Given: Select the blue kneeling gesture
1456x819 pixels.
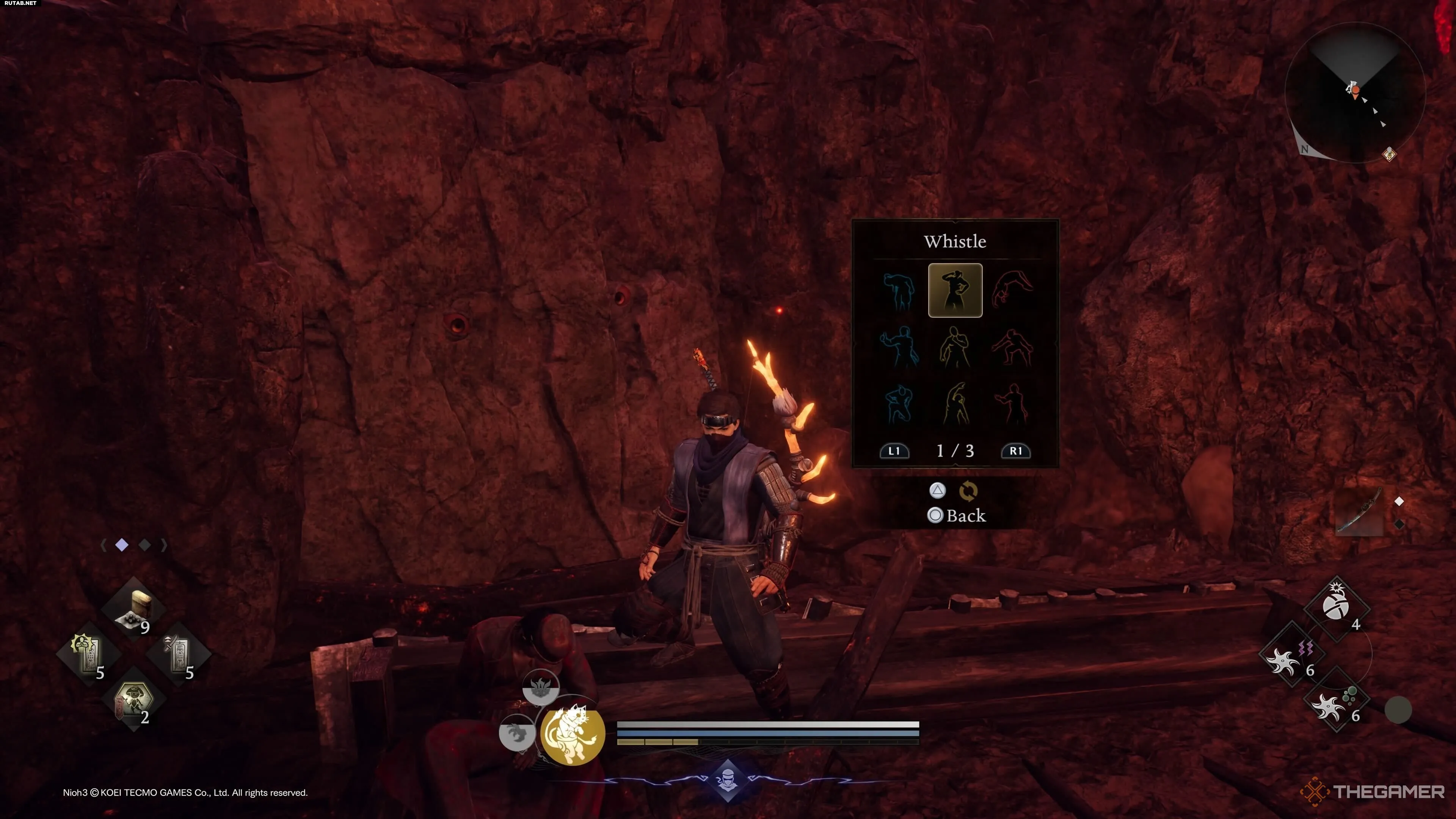Looking at the screenshot, I should (898, 403).
